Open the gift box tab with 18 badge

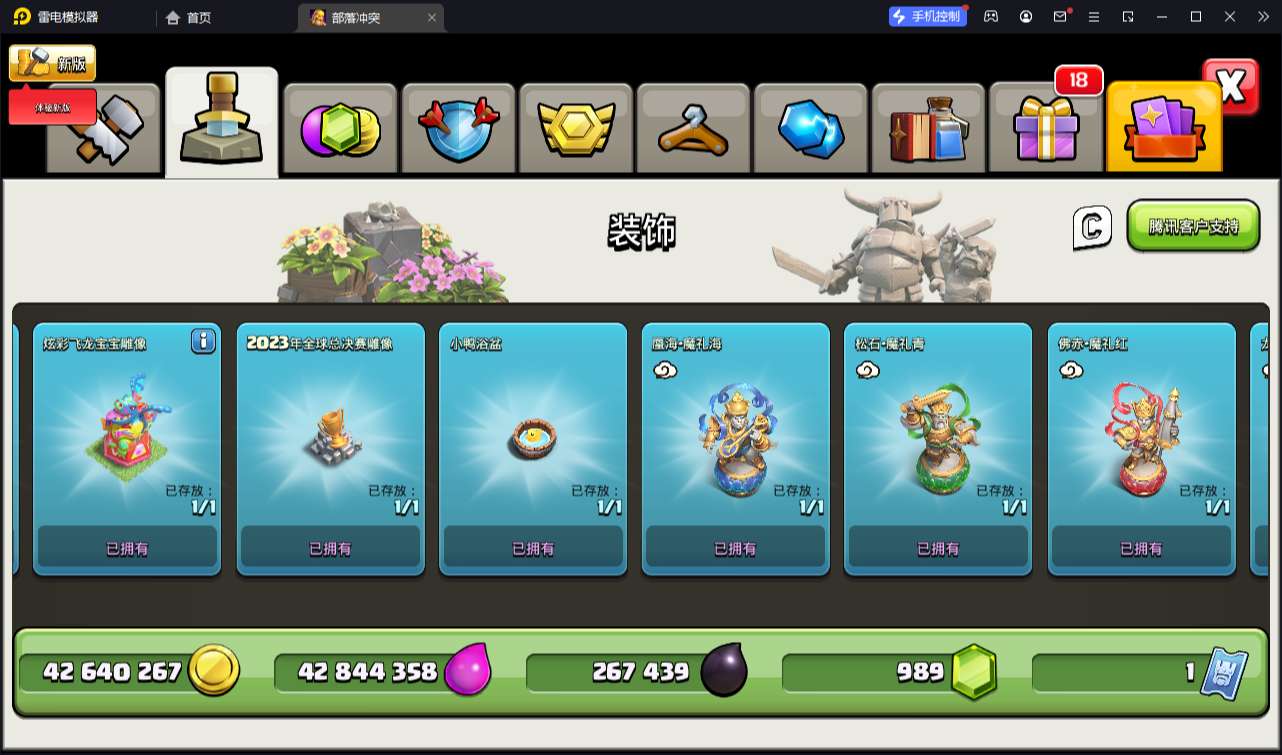[x=1046, y=130]
